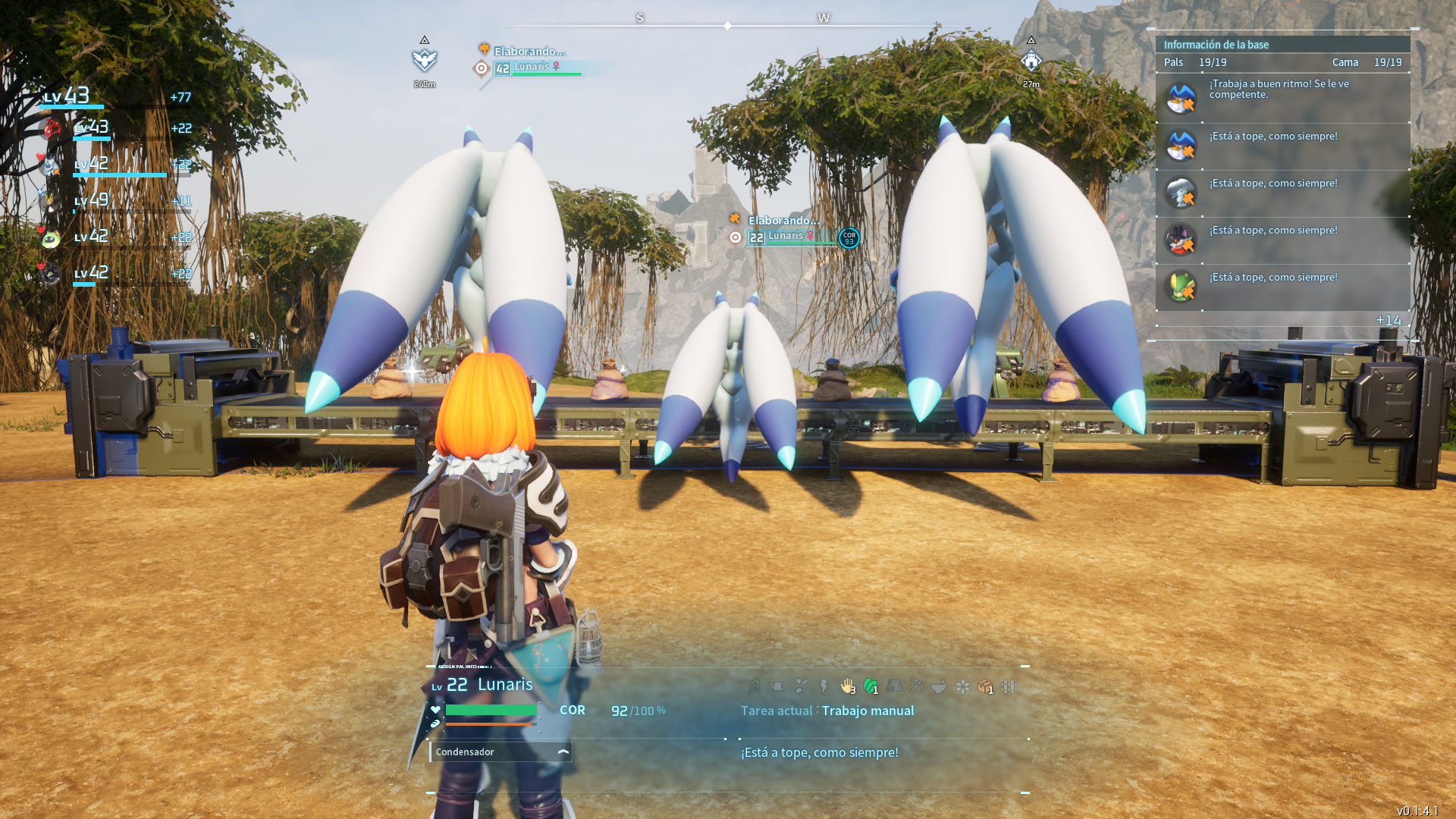Select the green round Pal party portrait
Image resolution: width=1456 pixels, height=819 pixels.
pyautogui.click(x=51, y=238)
